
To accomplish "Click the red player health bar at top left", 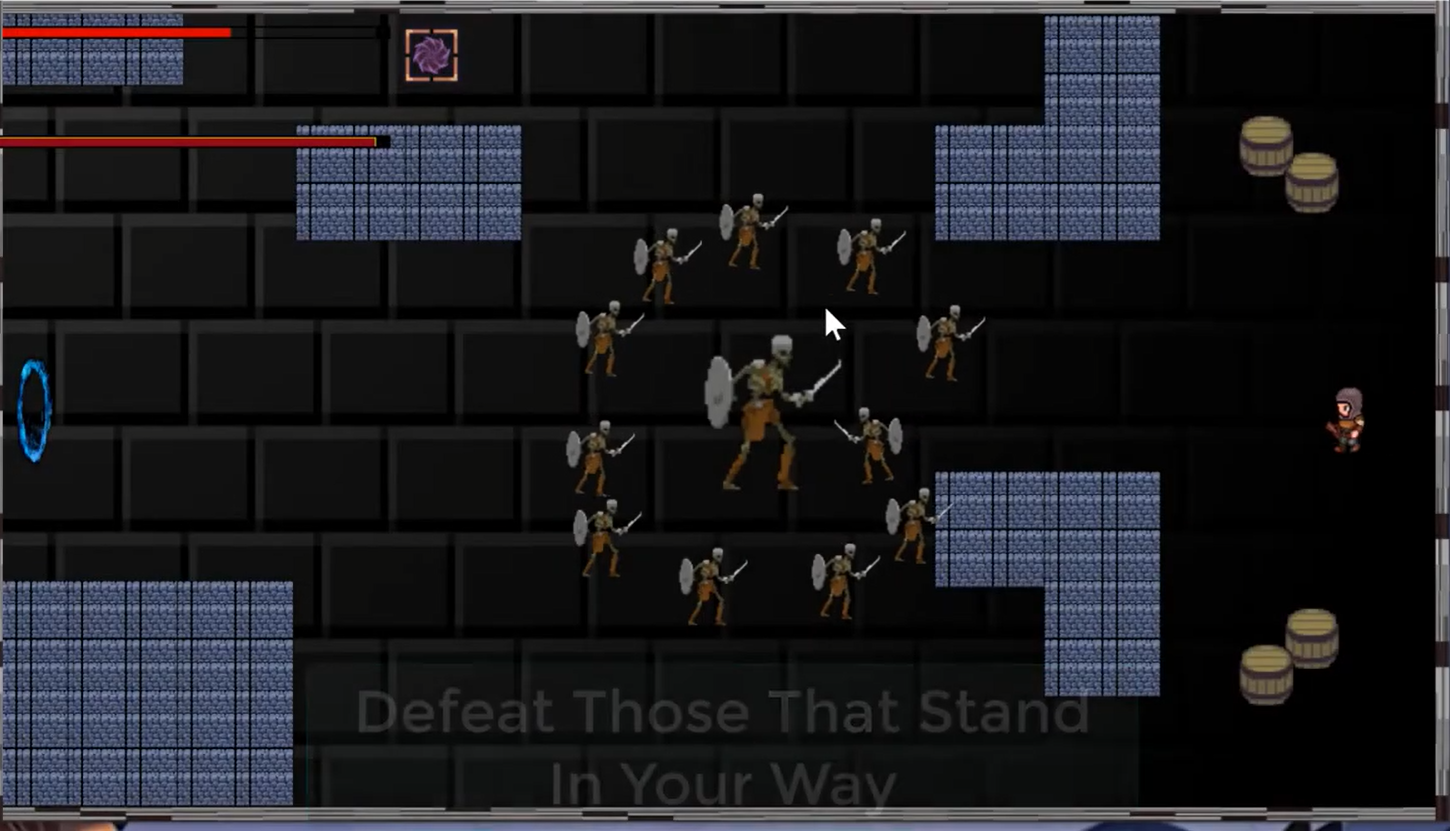I will coord(115,33).
